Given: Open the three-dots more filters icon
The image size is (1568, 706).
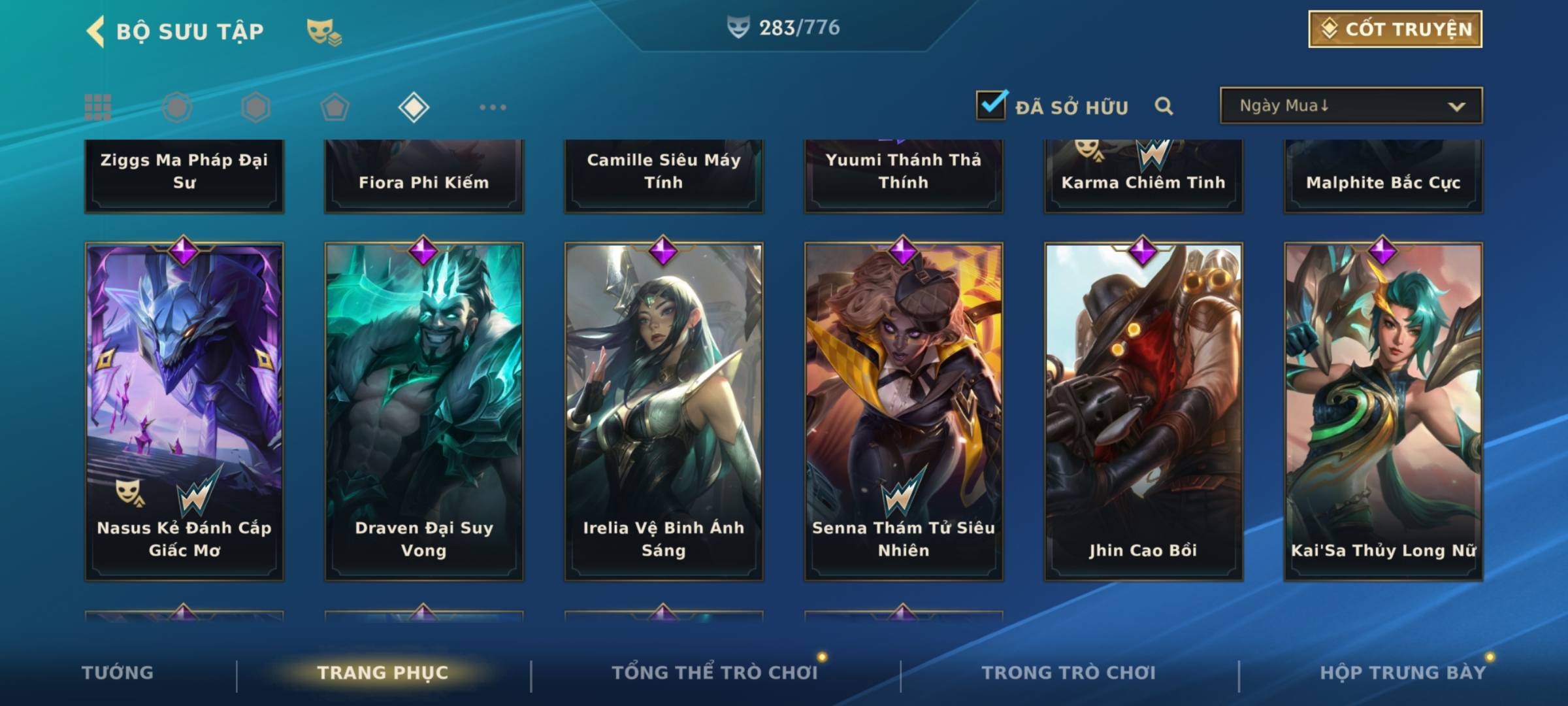Looking at the screenshot, I should [493, 107].
